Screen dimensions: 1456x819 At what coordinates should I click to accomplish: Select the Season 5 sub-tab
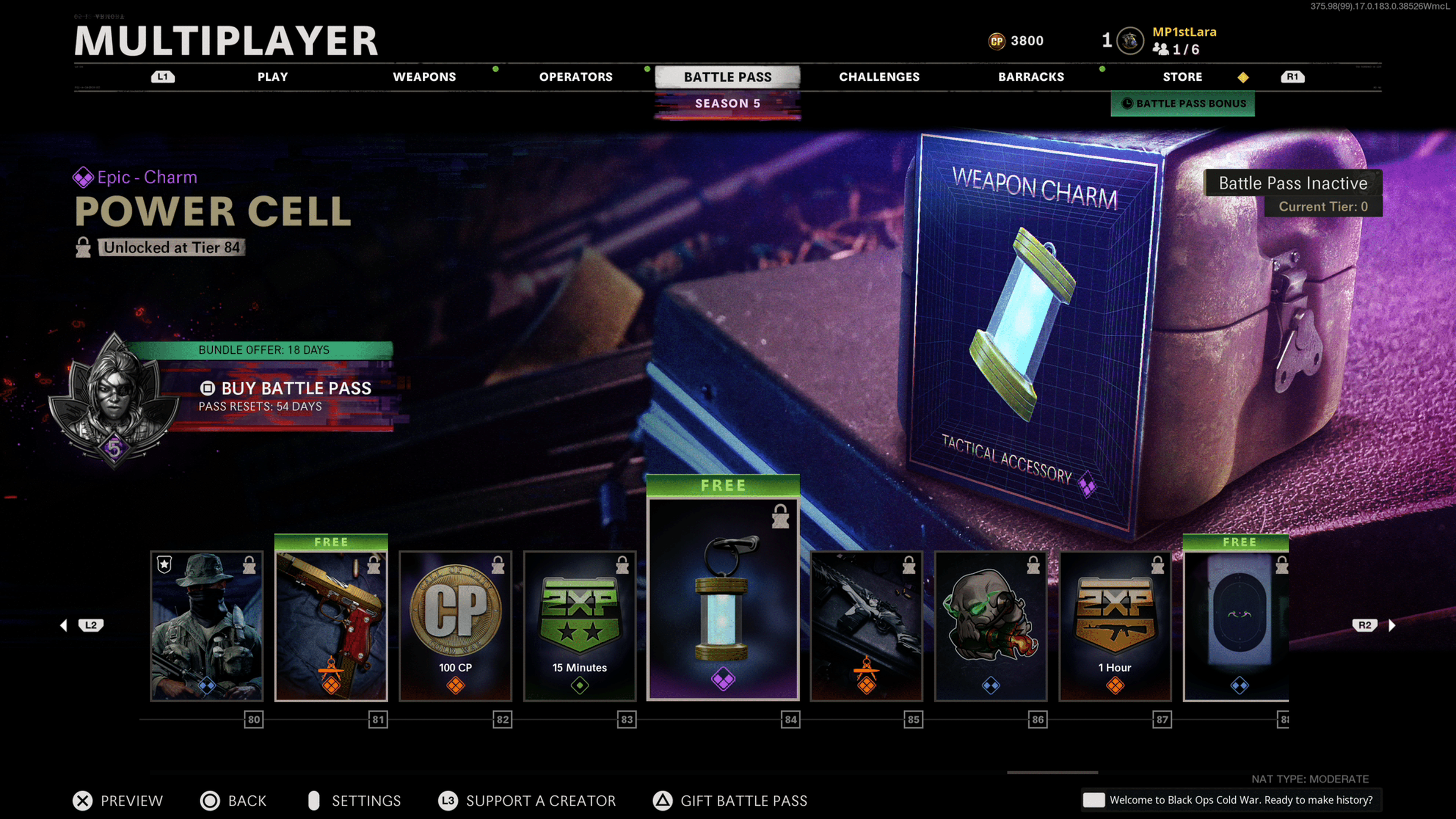[x=728, y=104]
